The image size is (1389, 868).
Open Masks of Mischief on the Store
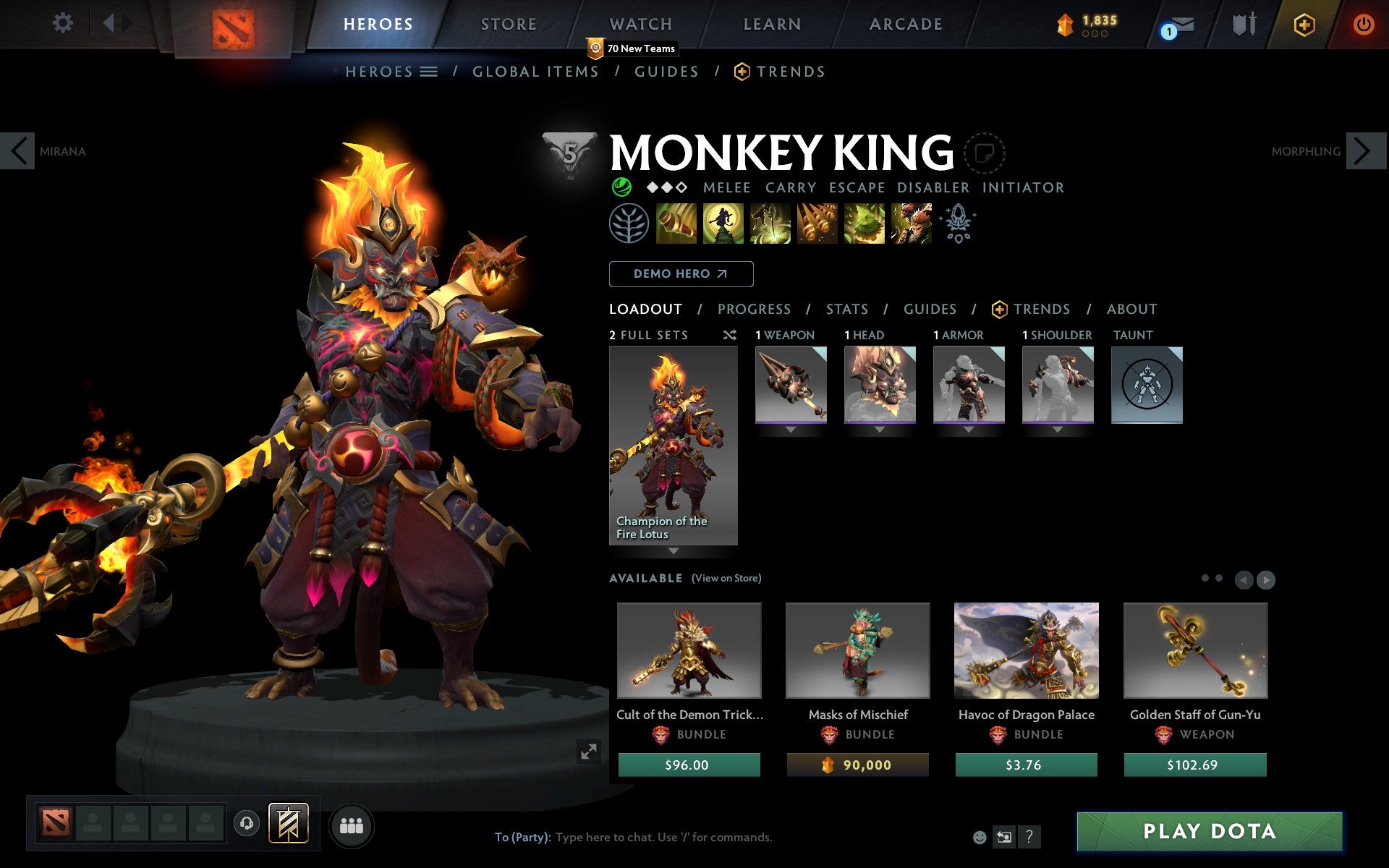[x=857, y=650]
